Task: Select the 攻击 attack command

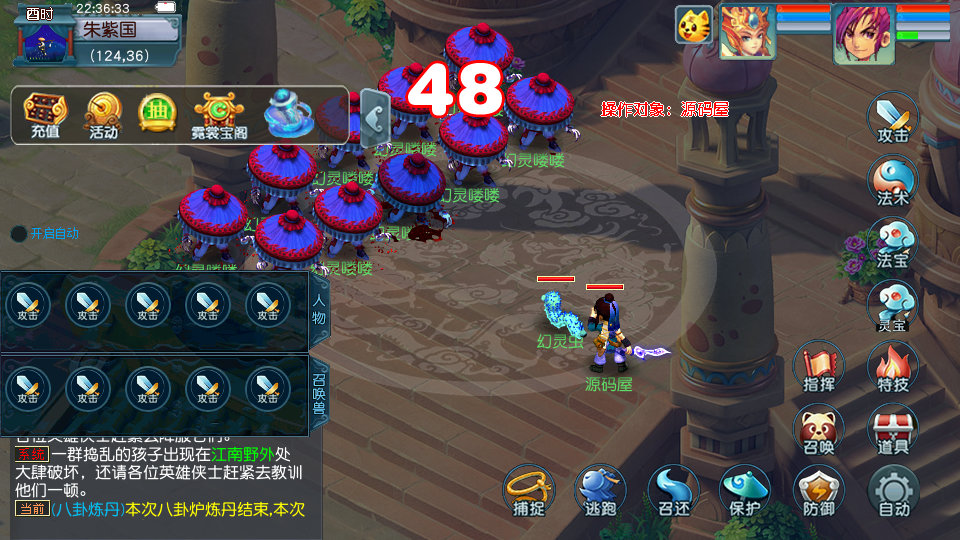Action: pos(892,118)
